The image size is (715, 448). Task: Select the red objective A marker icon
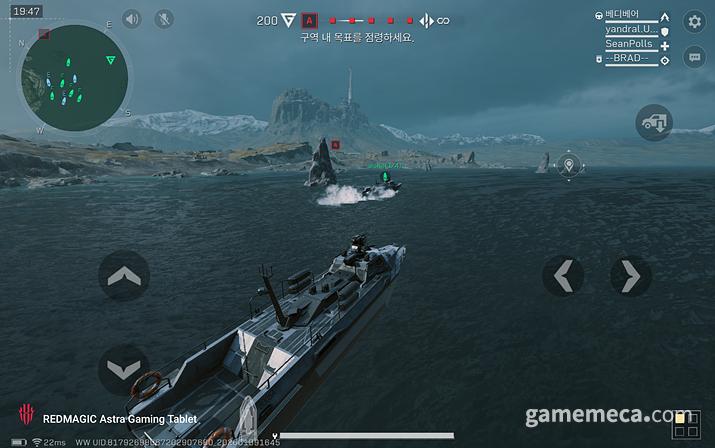point(310,20)
